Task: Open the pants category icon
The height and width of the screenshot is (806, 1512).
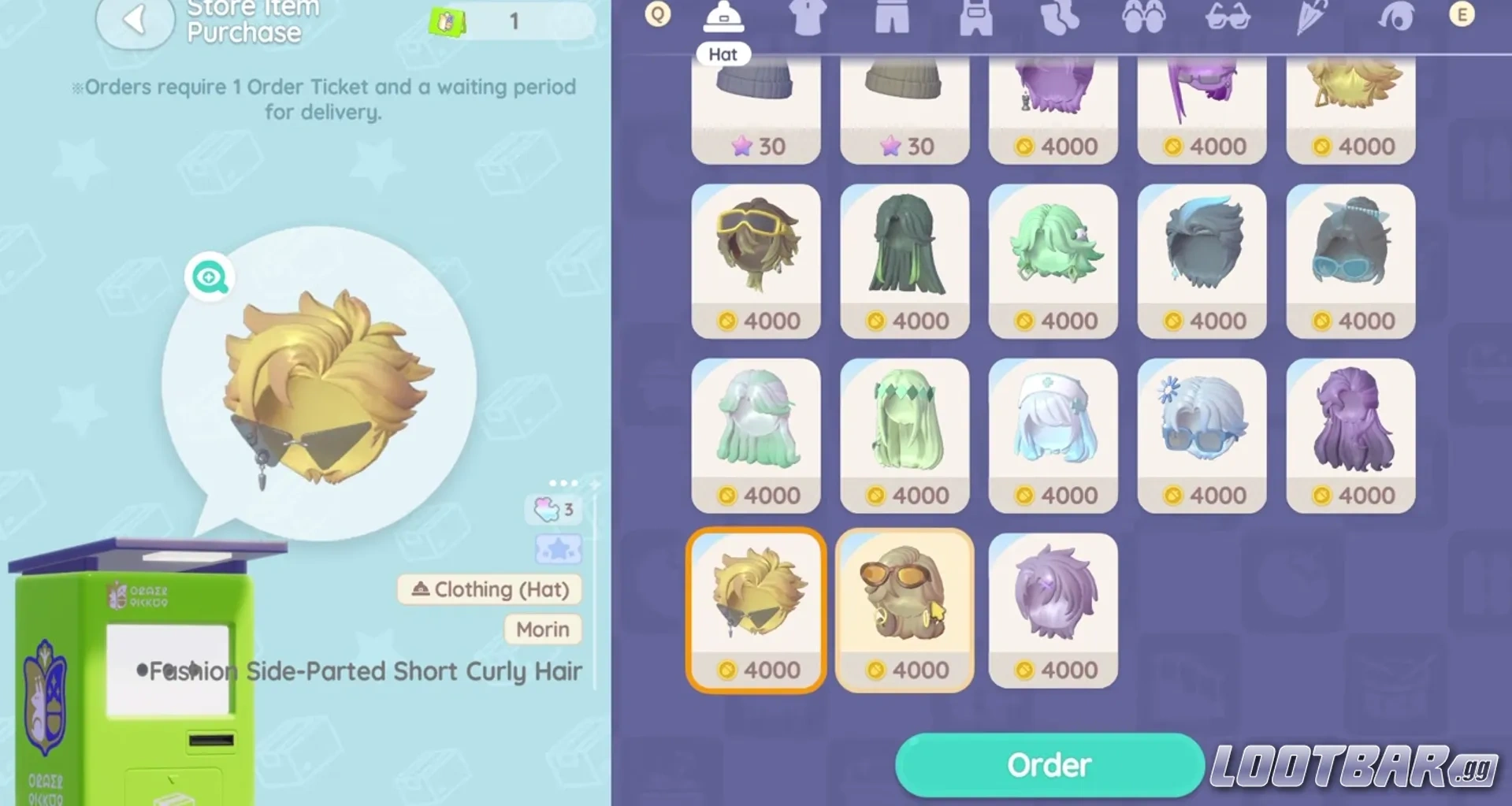Action: point(890,17)
